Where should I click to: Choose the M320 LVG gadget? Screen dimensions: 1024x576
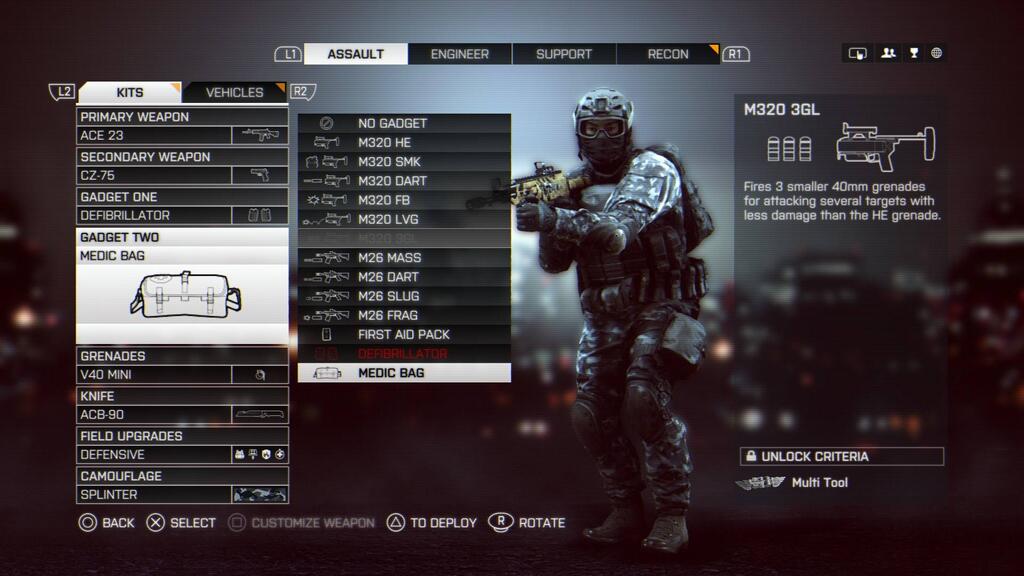click(404, 219)
